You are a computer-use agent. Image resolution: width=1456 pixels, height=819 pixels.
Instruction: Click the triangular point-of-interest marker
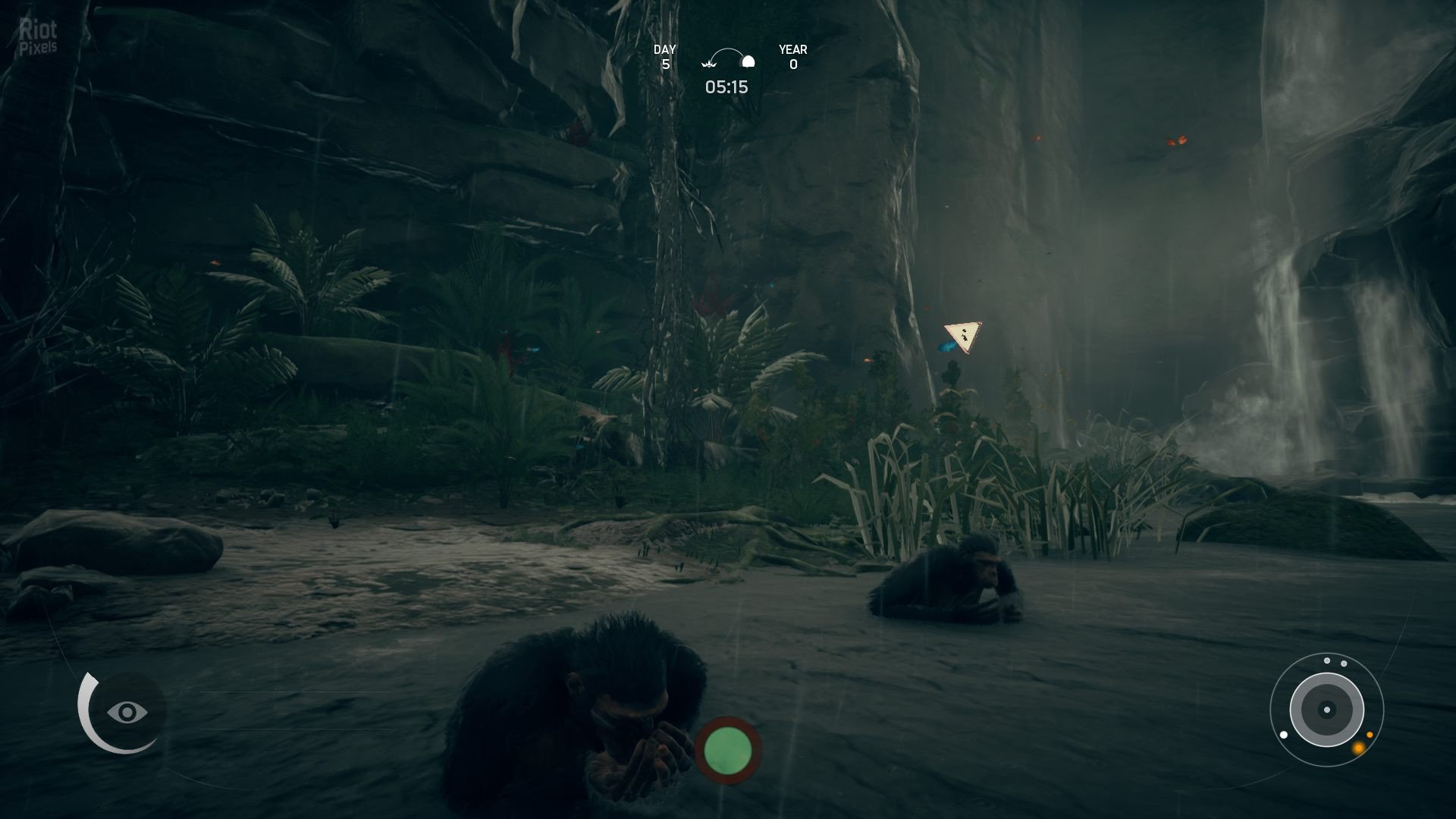(963, 336)
